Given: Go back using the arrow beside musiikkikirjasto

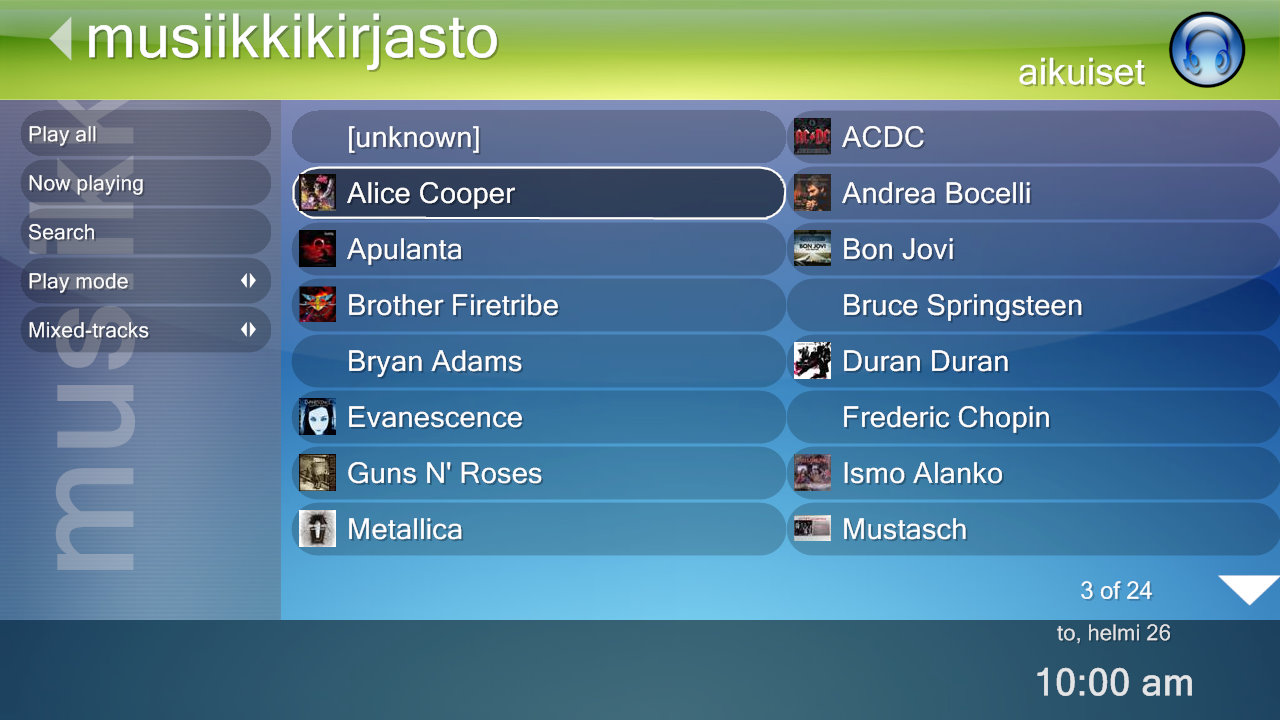Looking at the screenshot, I should [x=61, y=40].
